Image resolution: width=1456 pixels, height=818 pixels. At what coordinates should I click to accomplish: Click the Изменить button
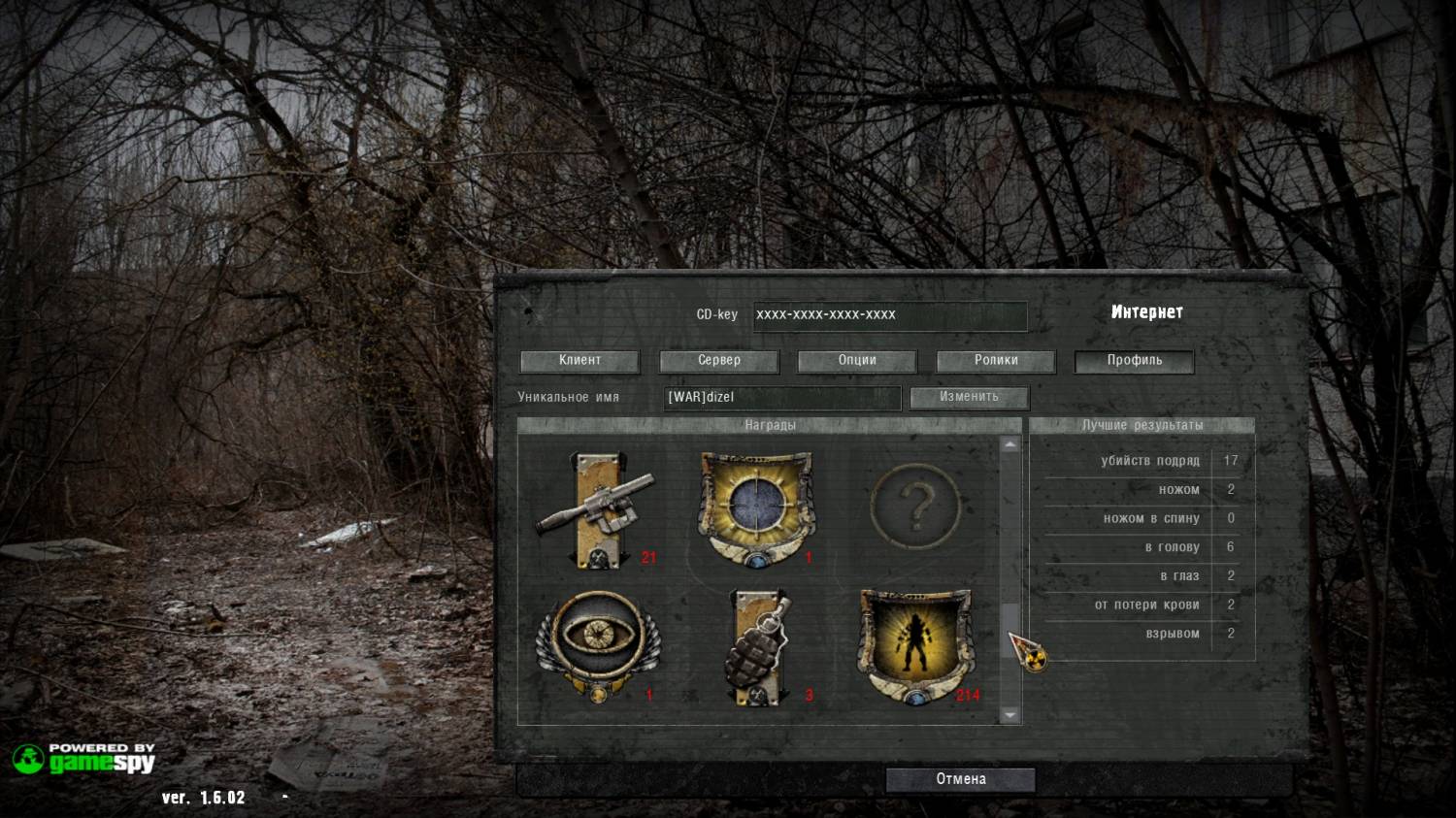click(969, 397)
